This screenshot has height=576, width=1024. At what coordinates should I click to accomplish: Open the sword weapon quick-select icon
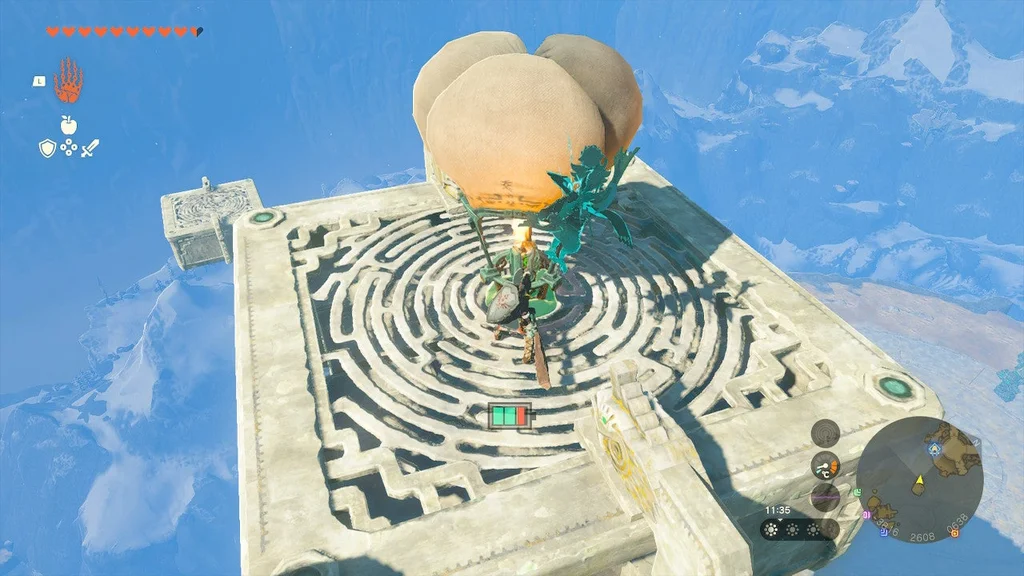pos(90,148)
